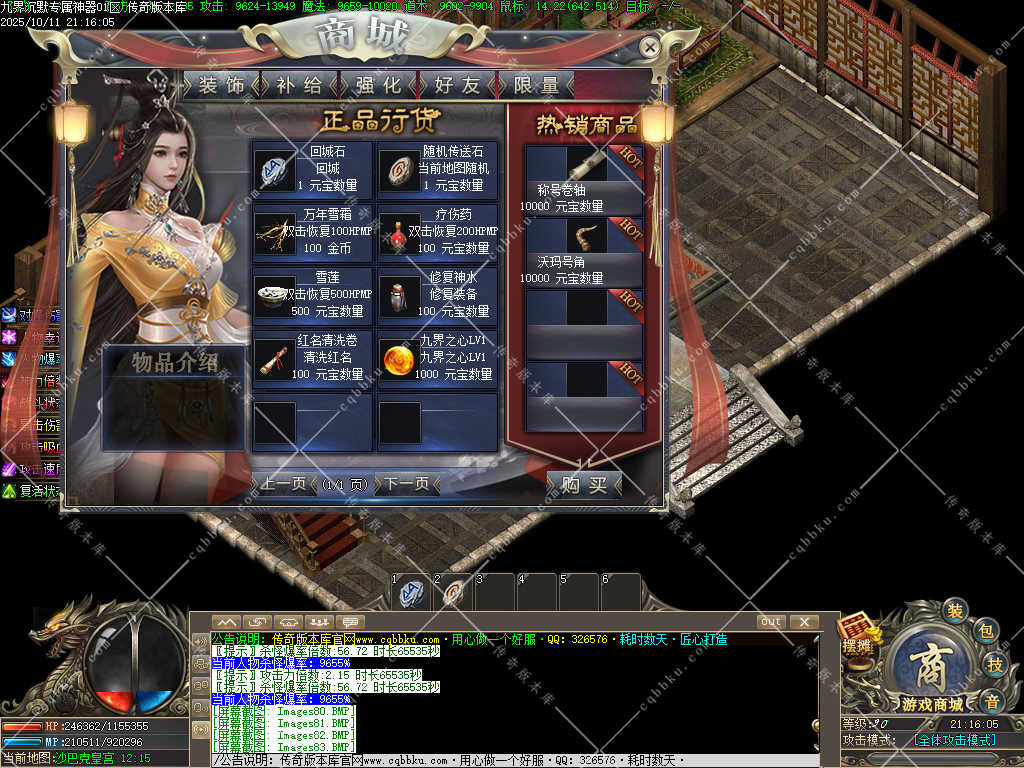Go to the previous page 上一页
This screenshot has height=768, width=1024.
(x=283, y=484)
